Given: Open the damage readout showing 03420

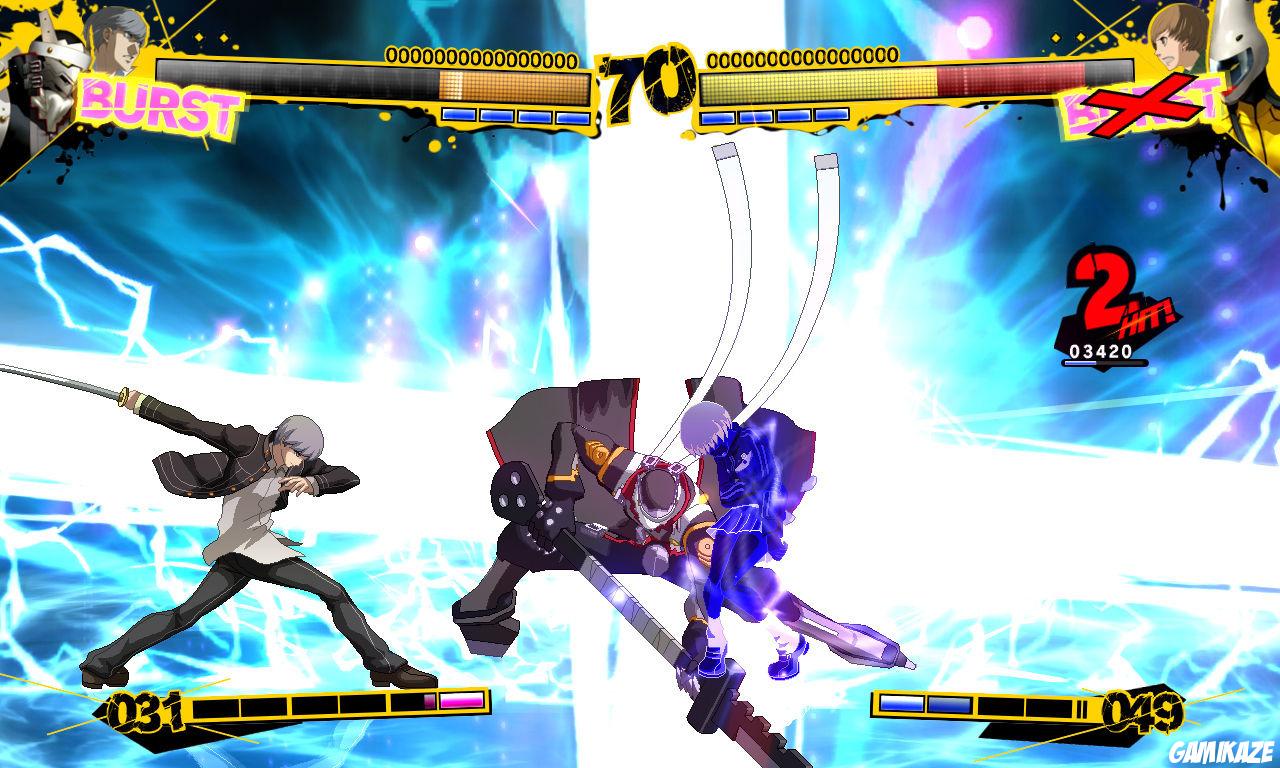Looking at the screenshot, I should click(1103, 352).
